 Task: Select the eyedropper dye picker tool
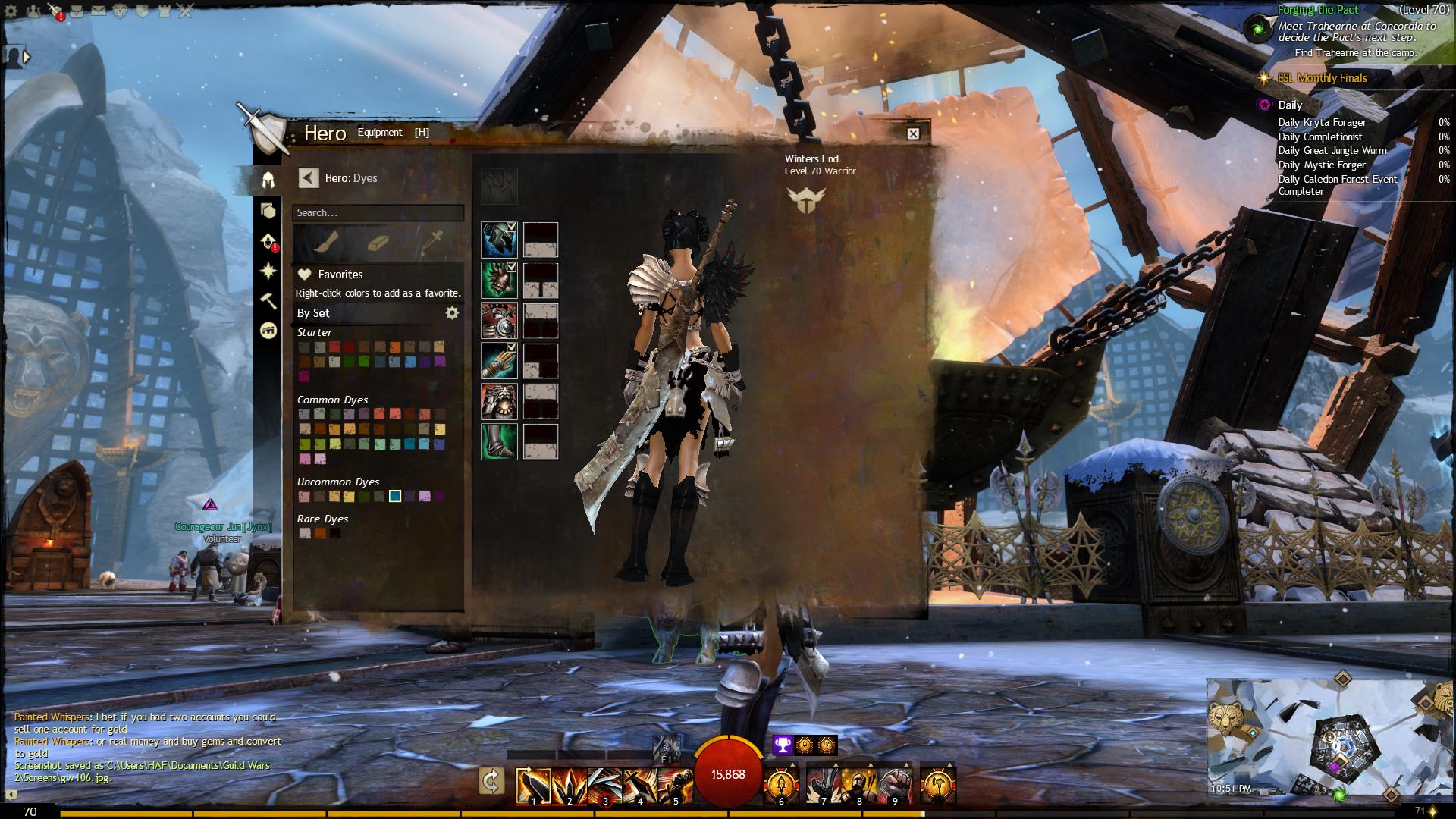[433, 243]
